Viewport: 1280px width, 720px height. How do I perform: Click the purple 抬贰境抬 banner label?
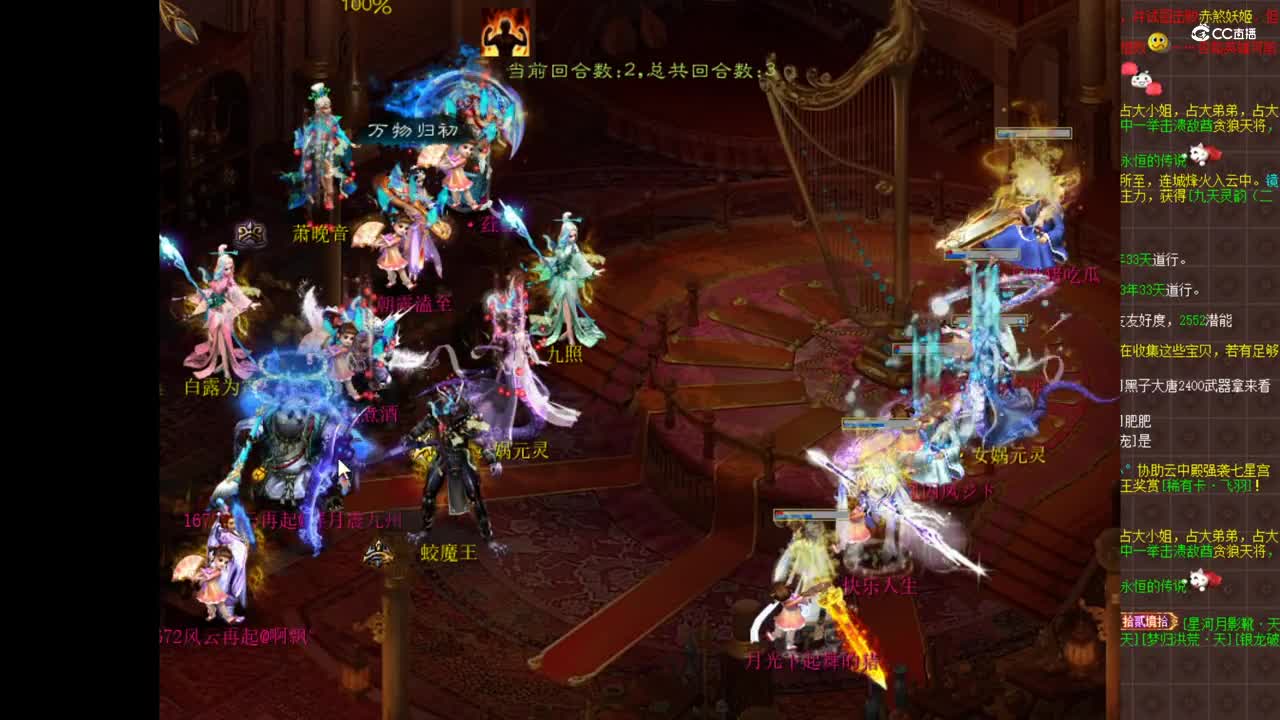[x=1145, y=621]
